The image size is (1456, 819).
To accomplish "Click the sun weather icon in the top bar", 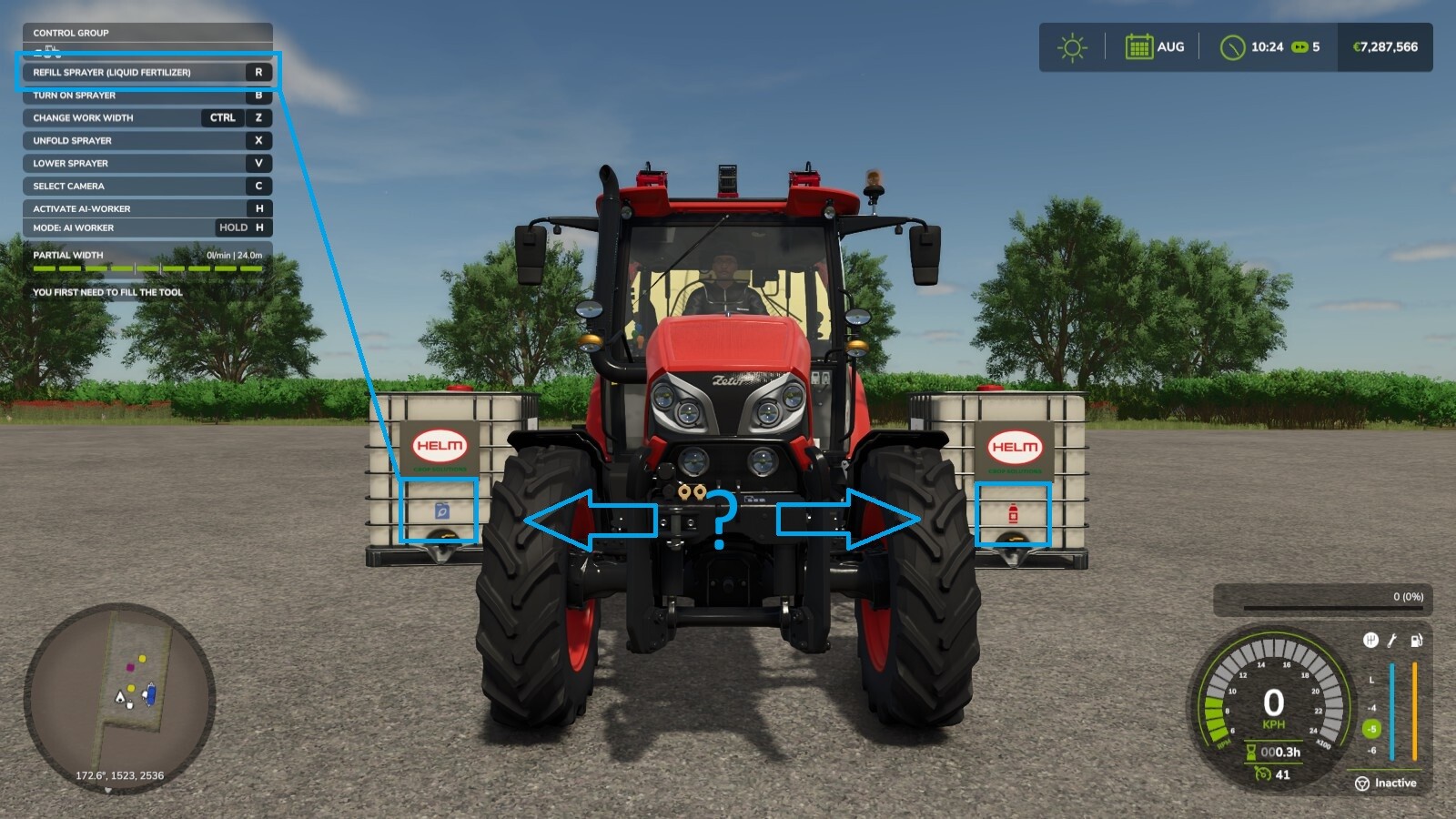I will coord(1071,45).
